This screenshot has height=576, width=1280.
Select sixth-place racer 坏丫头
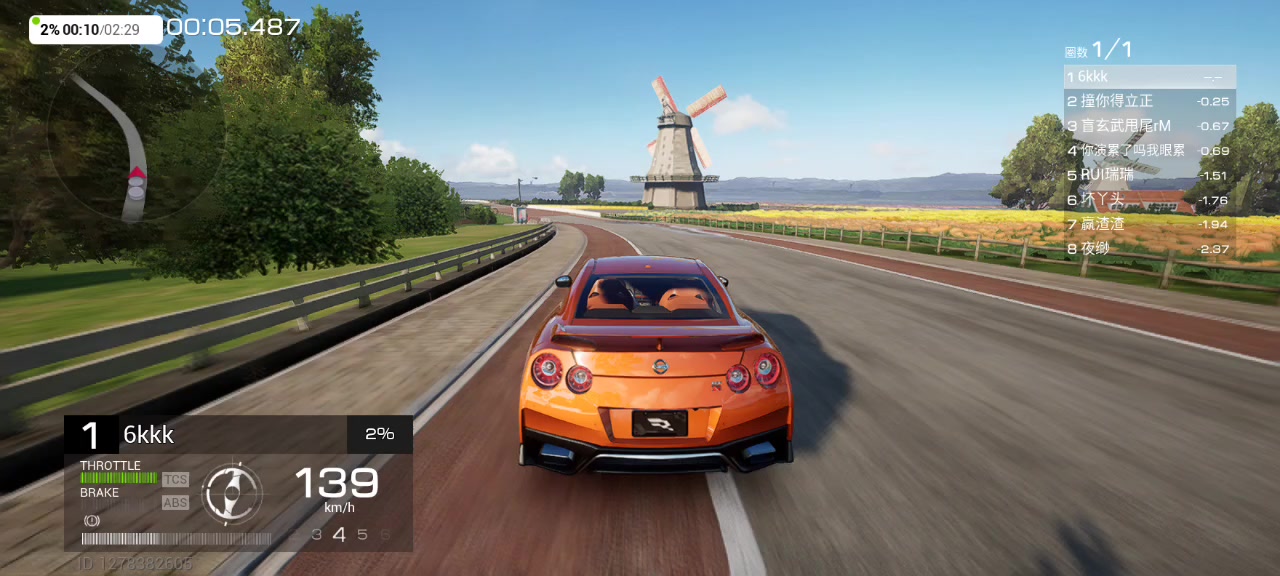click(x=1149, y=200)
